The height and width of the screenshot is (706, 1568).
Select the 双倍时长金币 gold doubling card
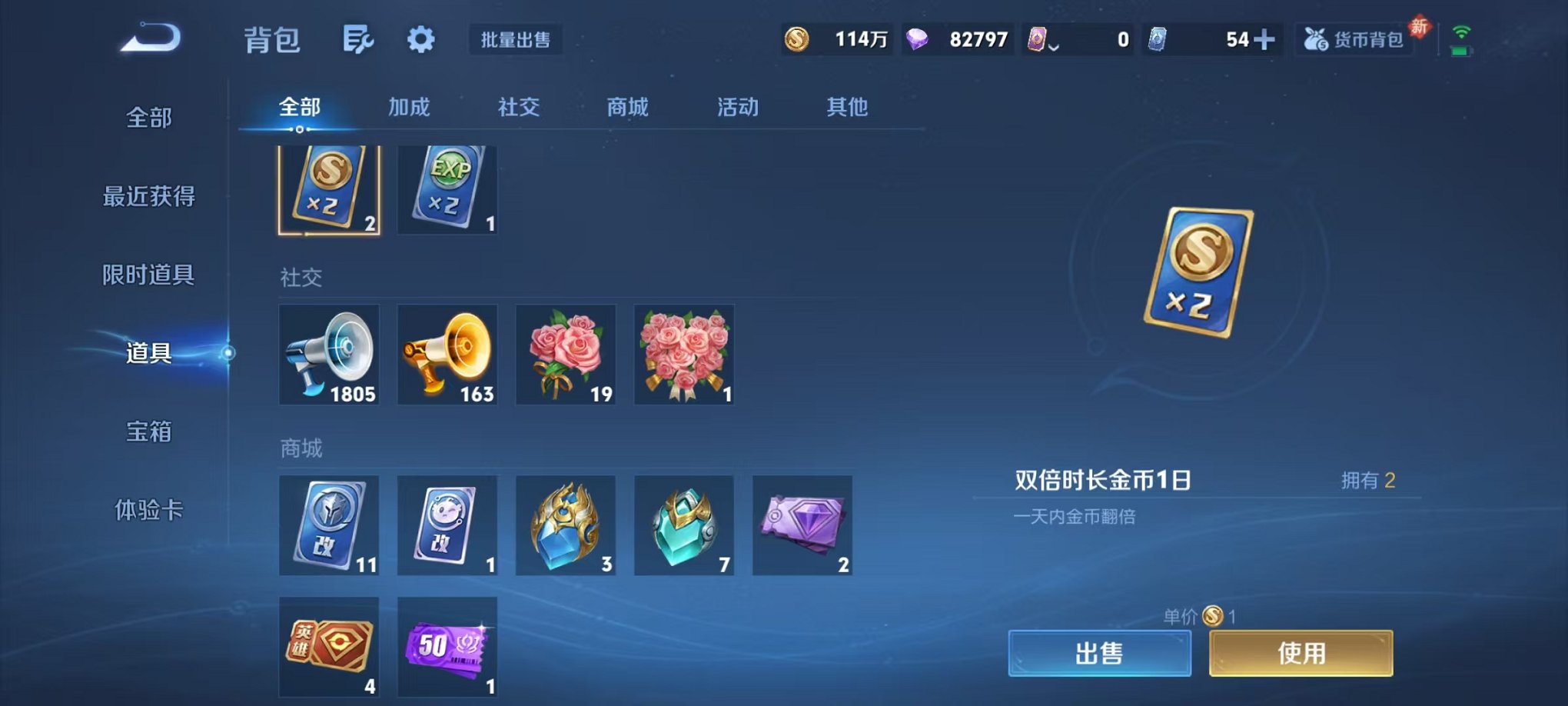click(329, 187)
